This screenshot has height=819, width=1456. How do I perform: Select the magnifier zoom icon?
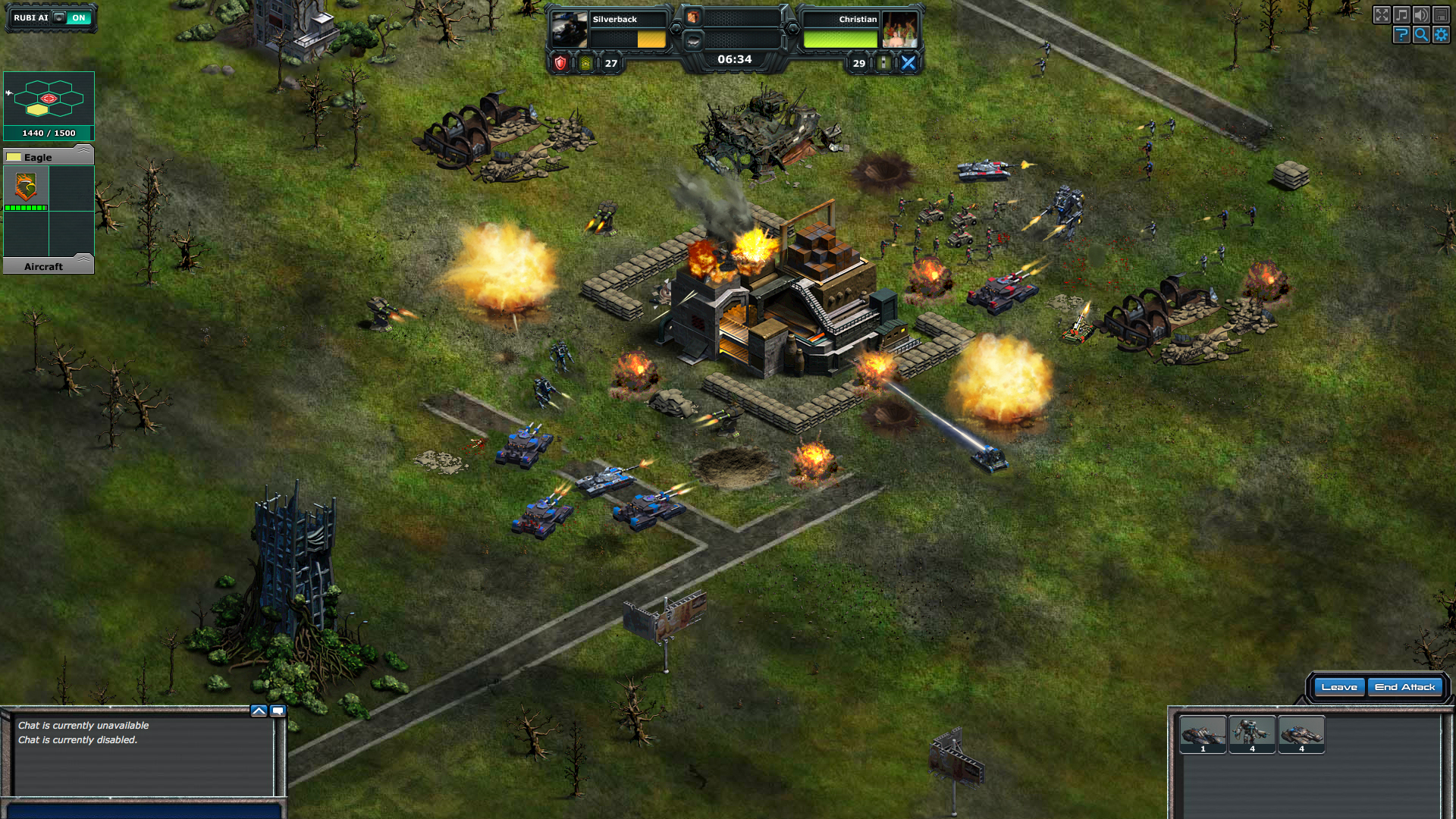click(1421, 34)
